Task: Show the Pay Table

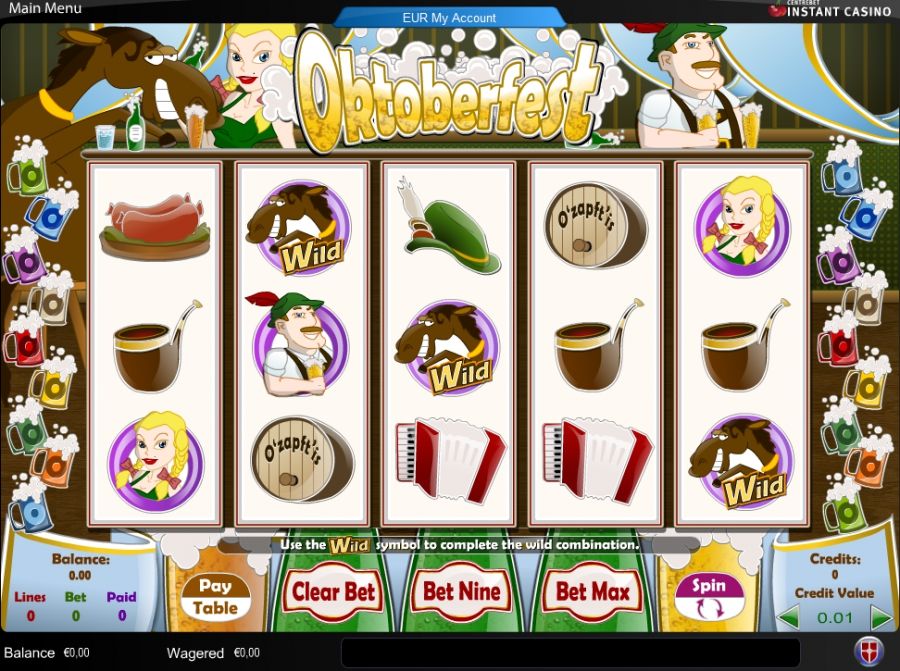Action: tap(216, 596)
